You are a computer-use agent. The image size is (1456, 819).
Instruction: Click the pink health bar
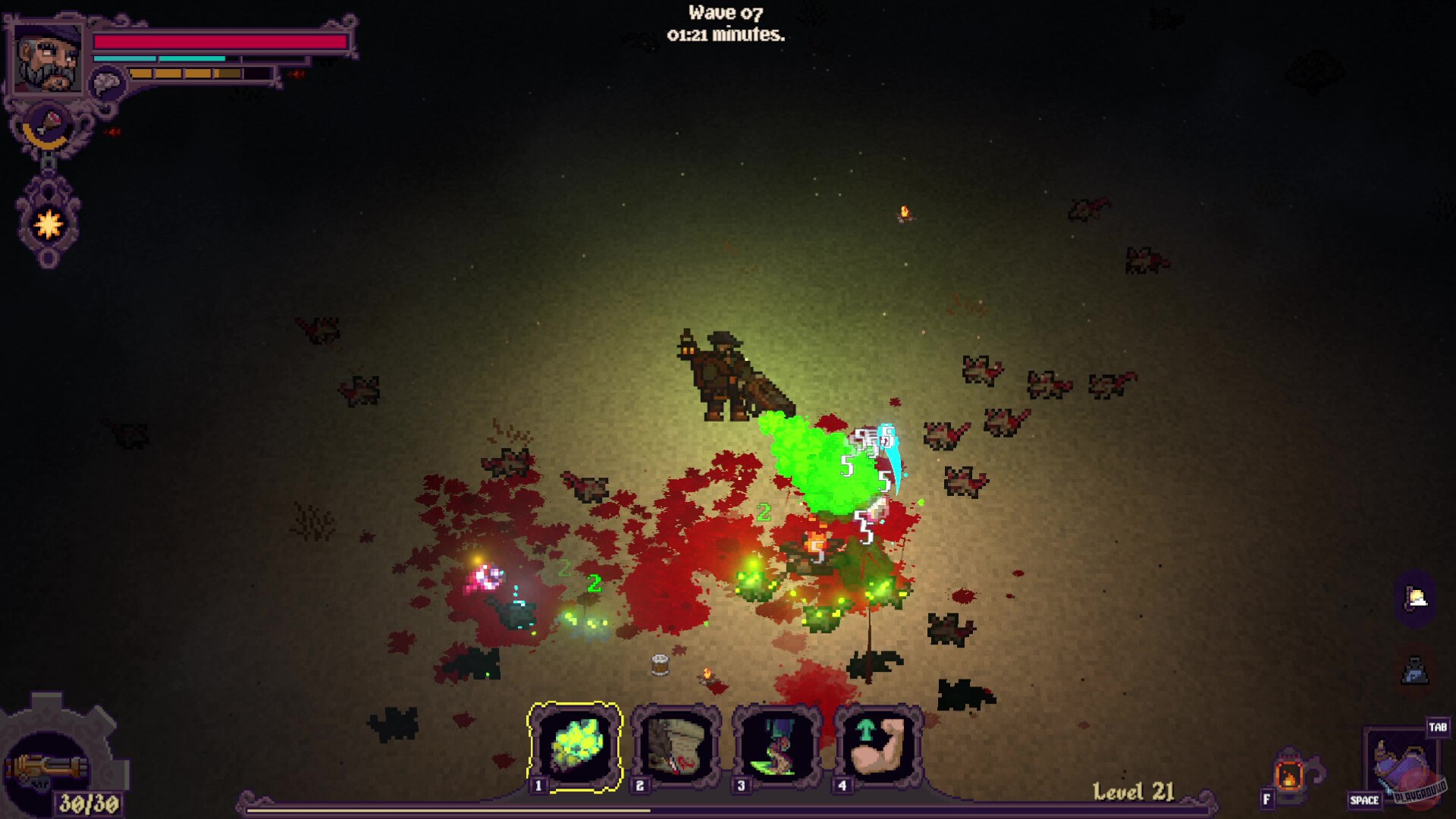[x=220, y=43]
